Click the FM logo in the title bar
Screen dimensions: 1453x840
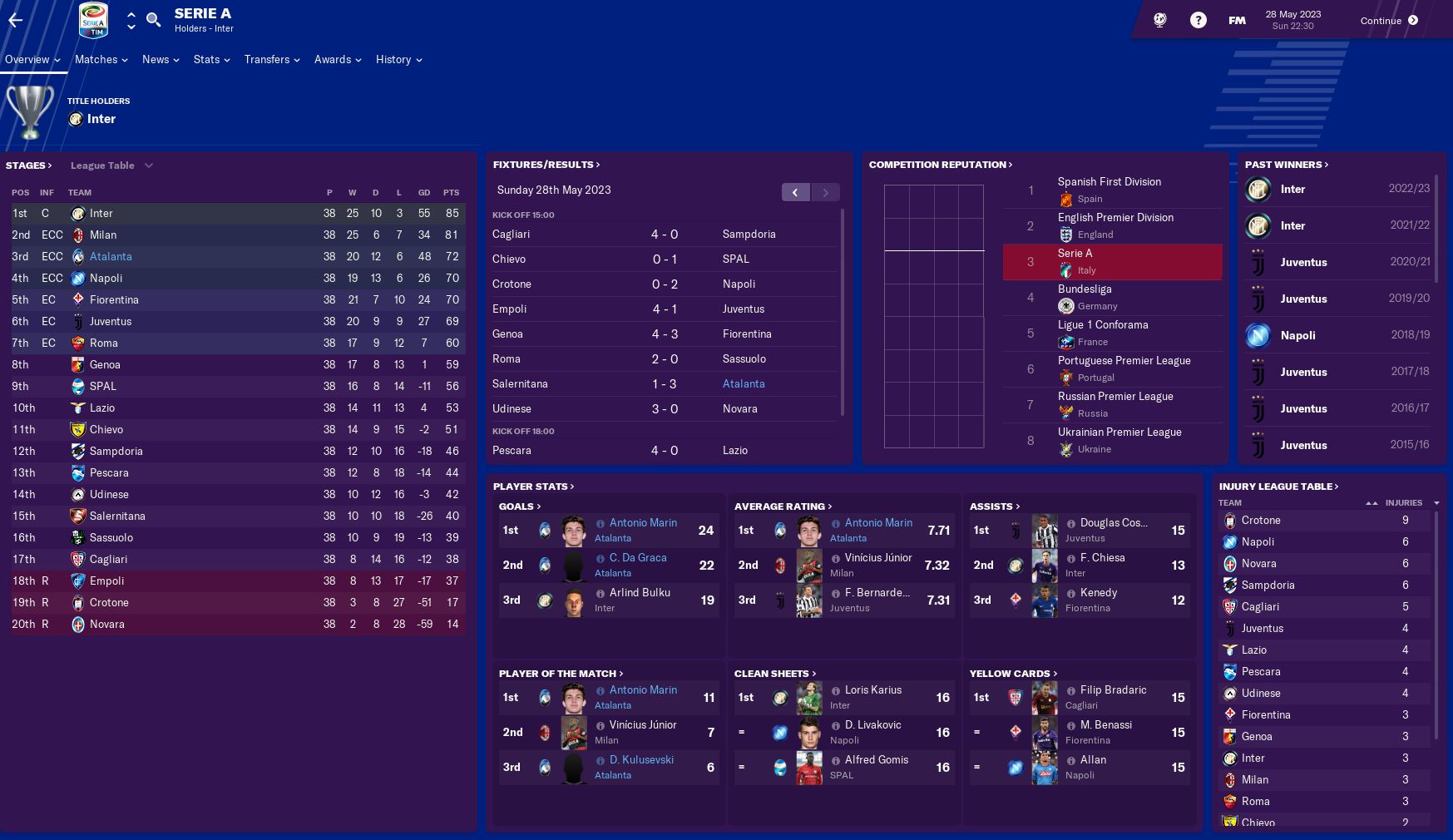tap(1237, 18)
